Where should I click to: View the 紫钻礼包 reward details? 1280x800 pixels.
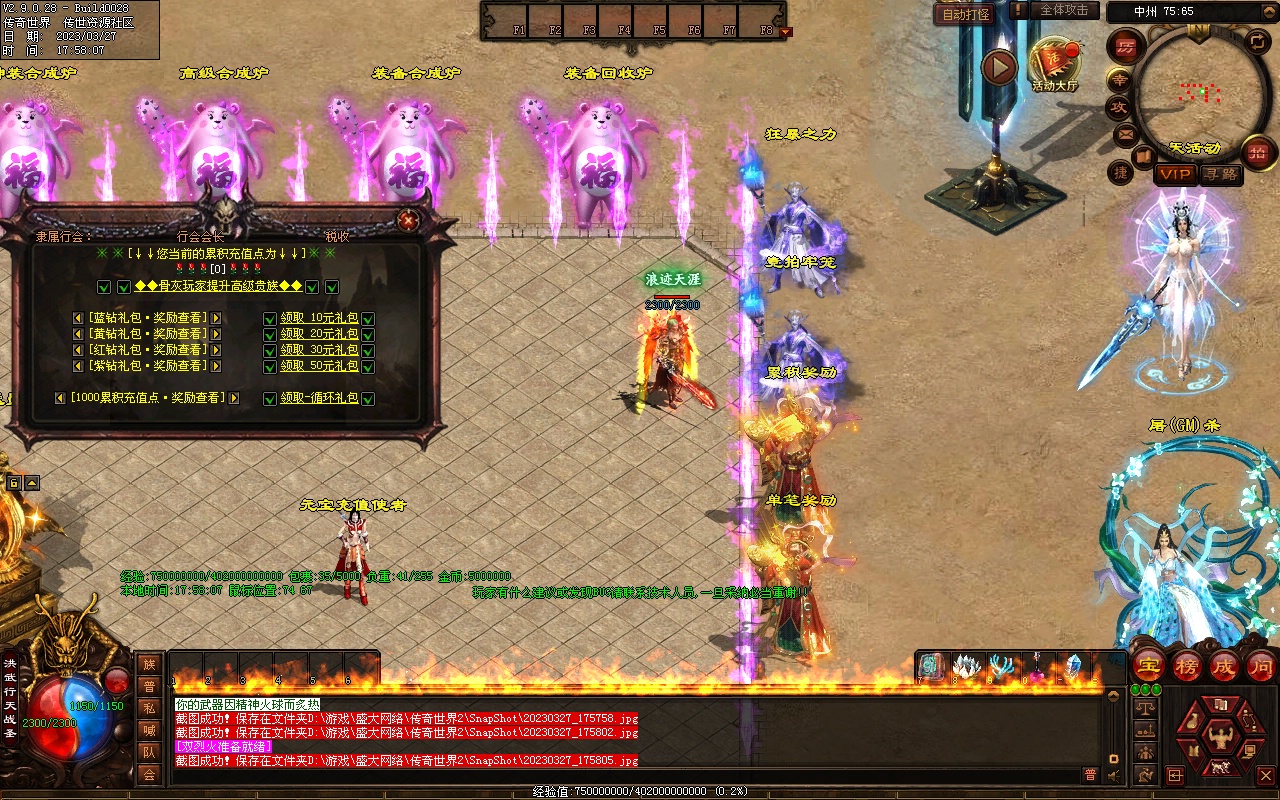[146, 366]
